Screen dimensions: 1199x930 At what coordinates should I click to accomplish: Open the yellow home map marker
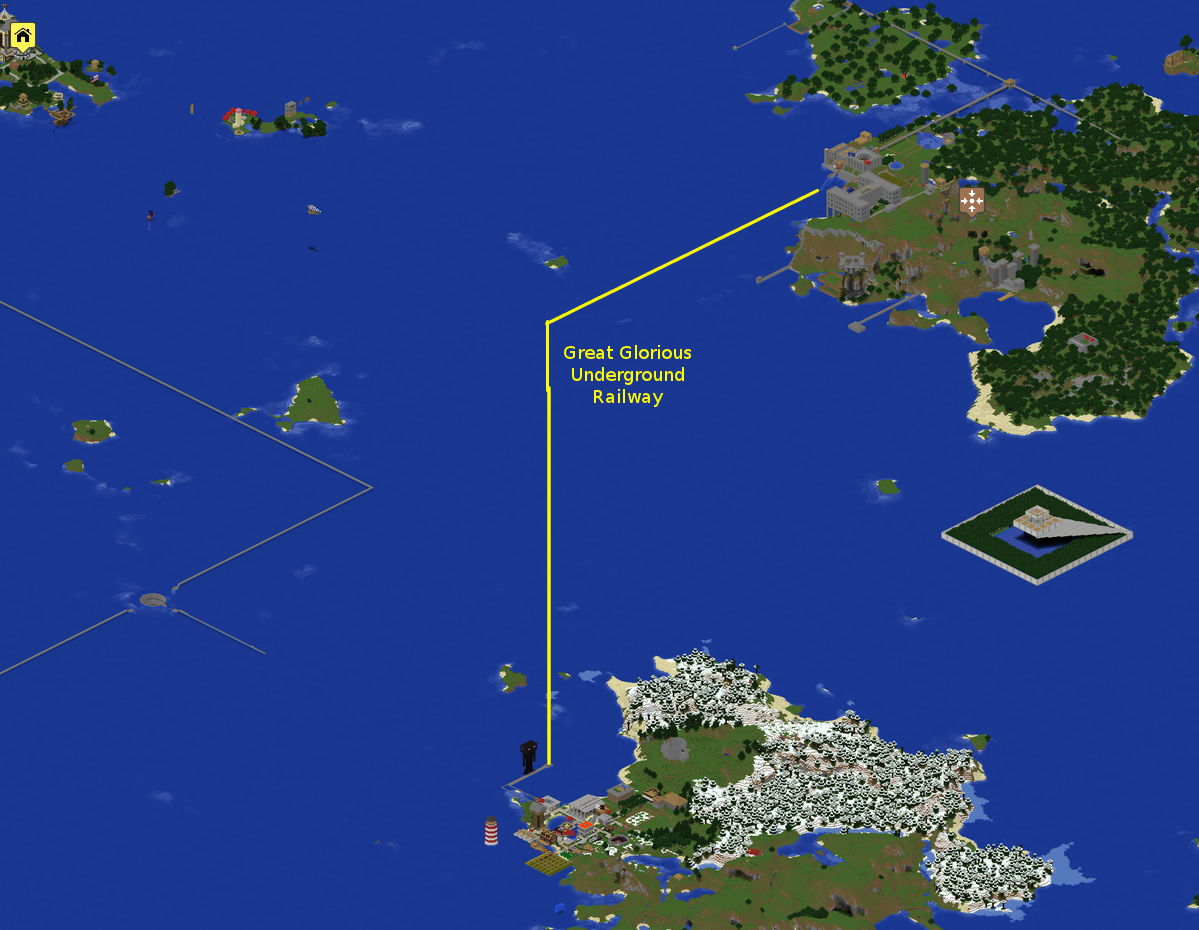(23, 37)
